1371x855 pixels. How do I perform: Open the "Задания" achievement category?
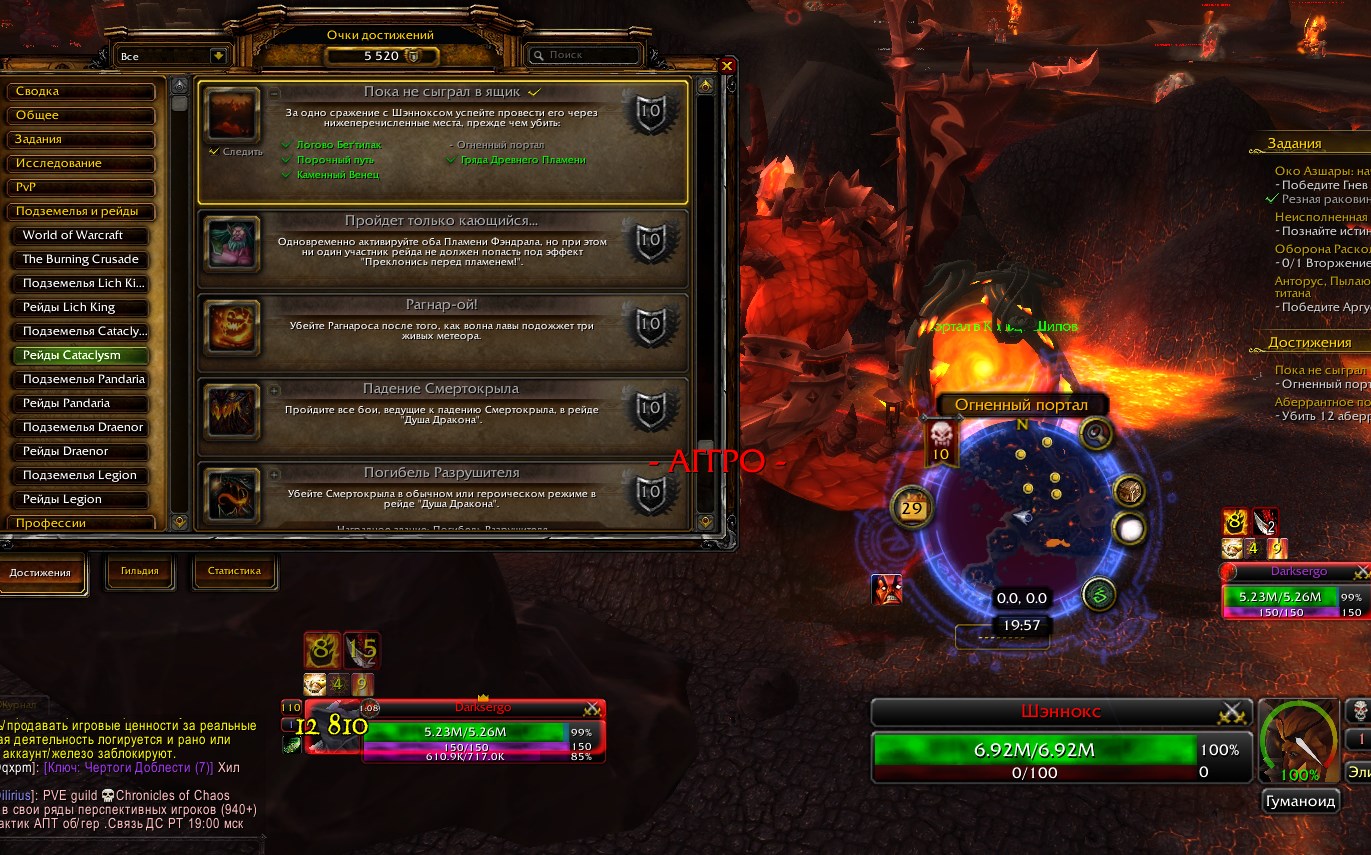82,139
